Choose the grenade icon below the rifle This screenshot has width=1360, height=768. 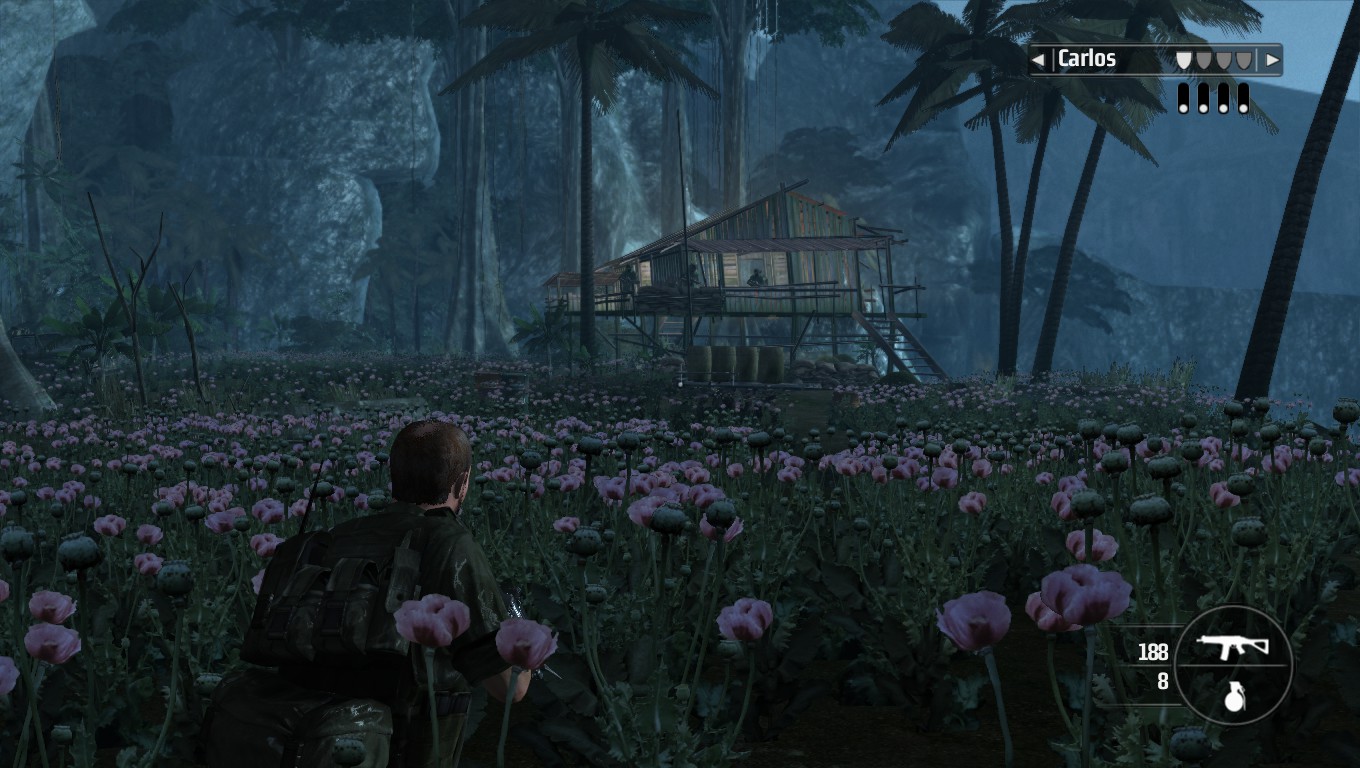(x=1234, y=697)
